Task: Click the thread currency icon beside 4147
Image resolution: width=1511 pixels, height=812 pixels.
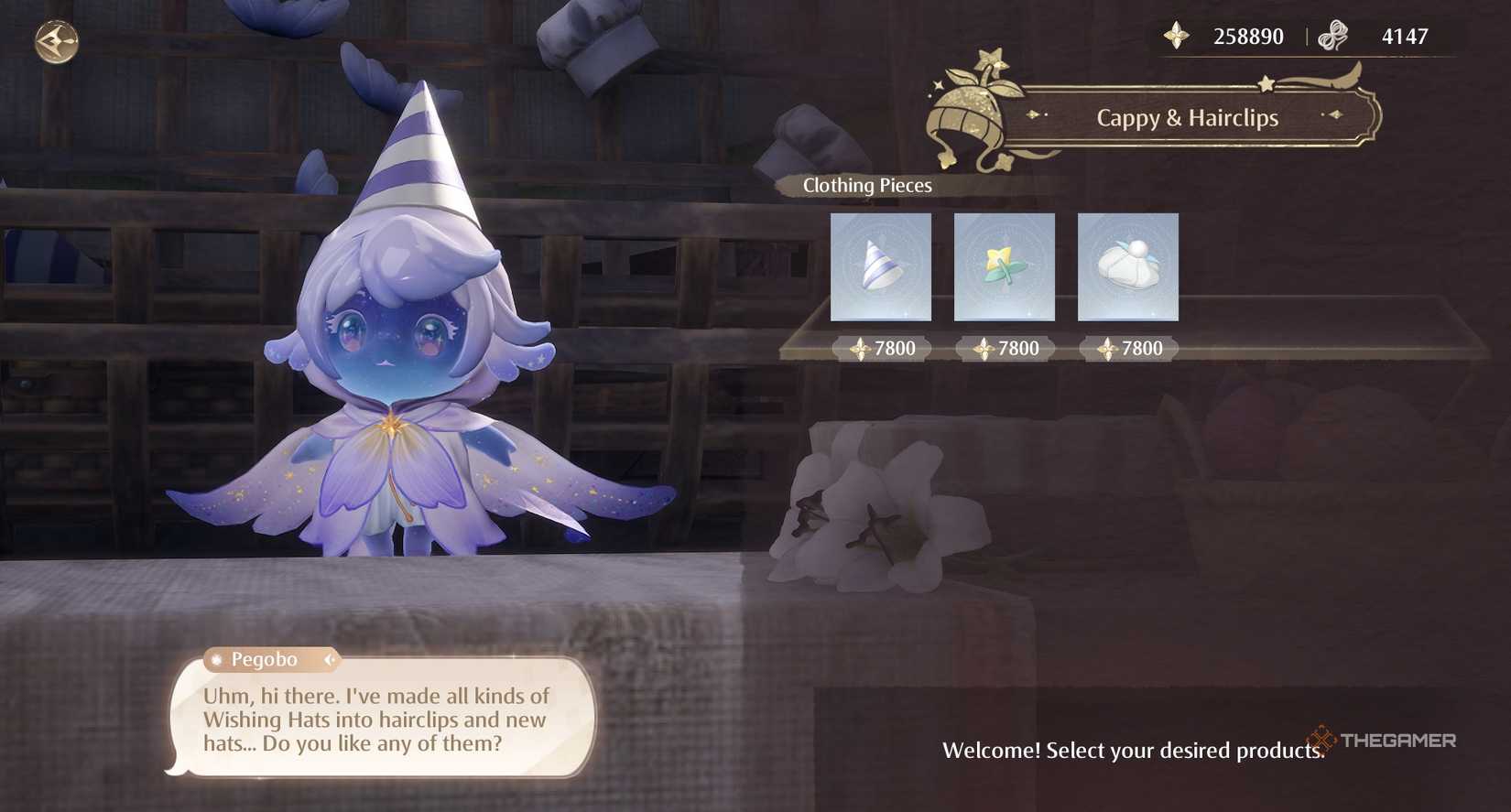Action: click(x=1332, y=35)
